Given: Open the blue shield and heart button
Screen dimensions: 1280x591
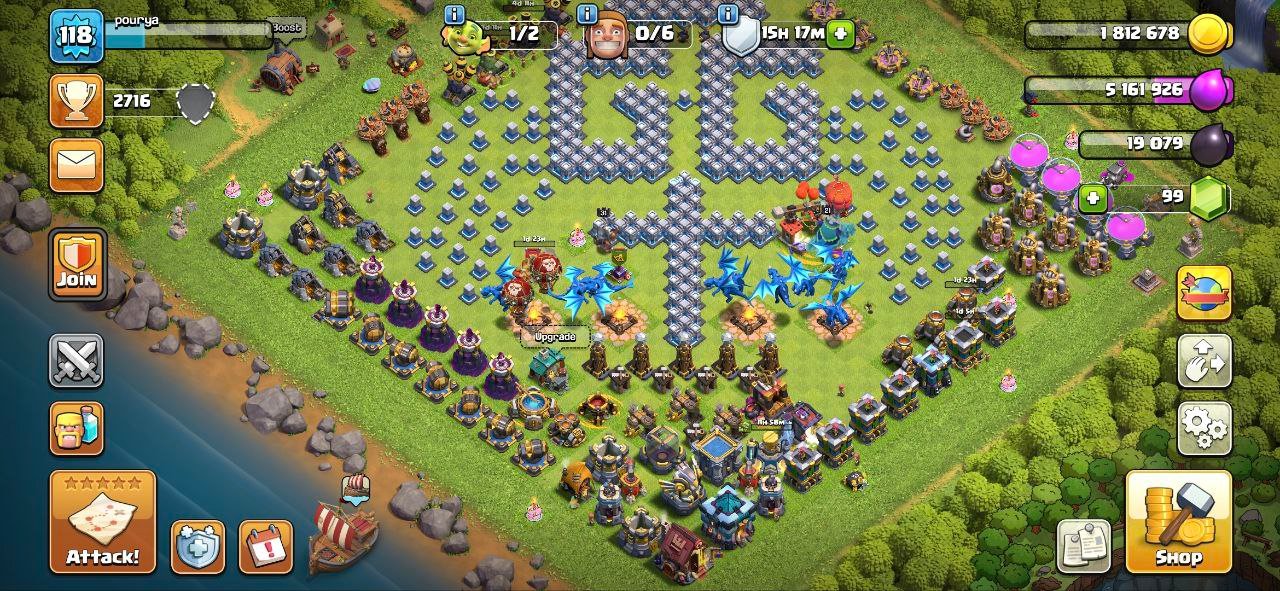Looking at the screenshot, I should pos(197,547).
